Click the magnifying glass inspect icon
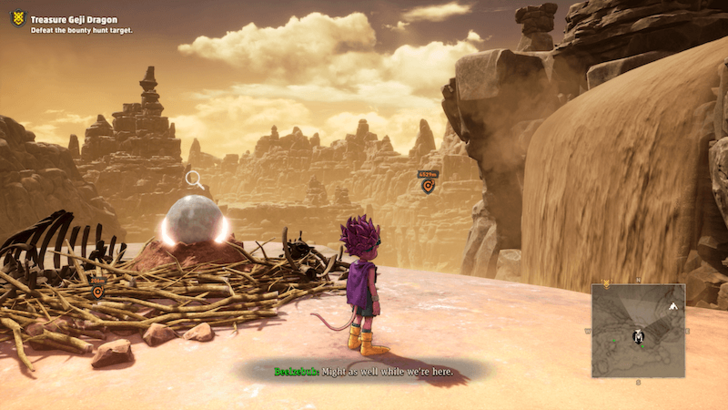 [194, 180]
